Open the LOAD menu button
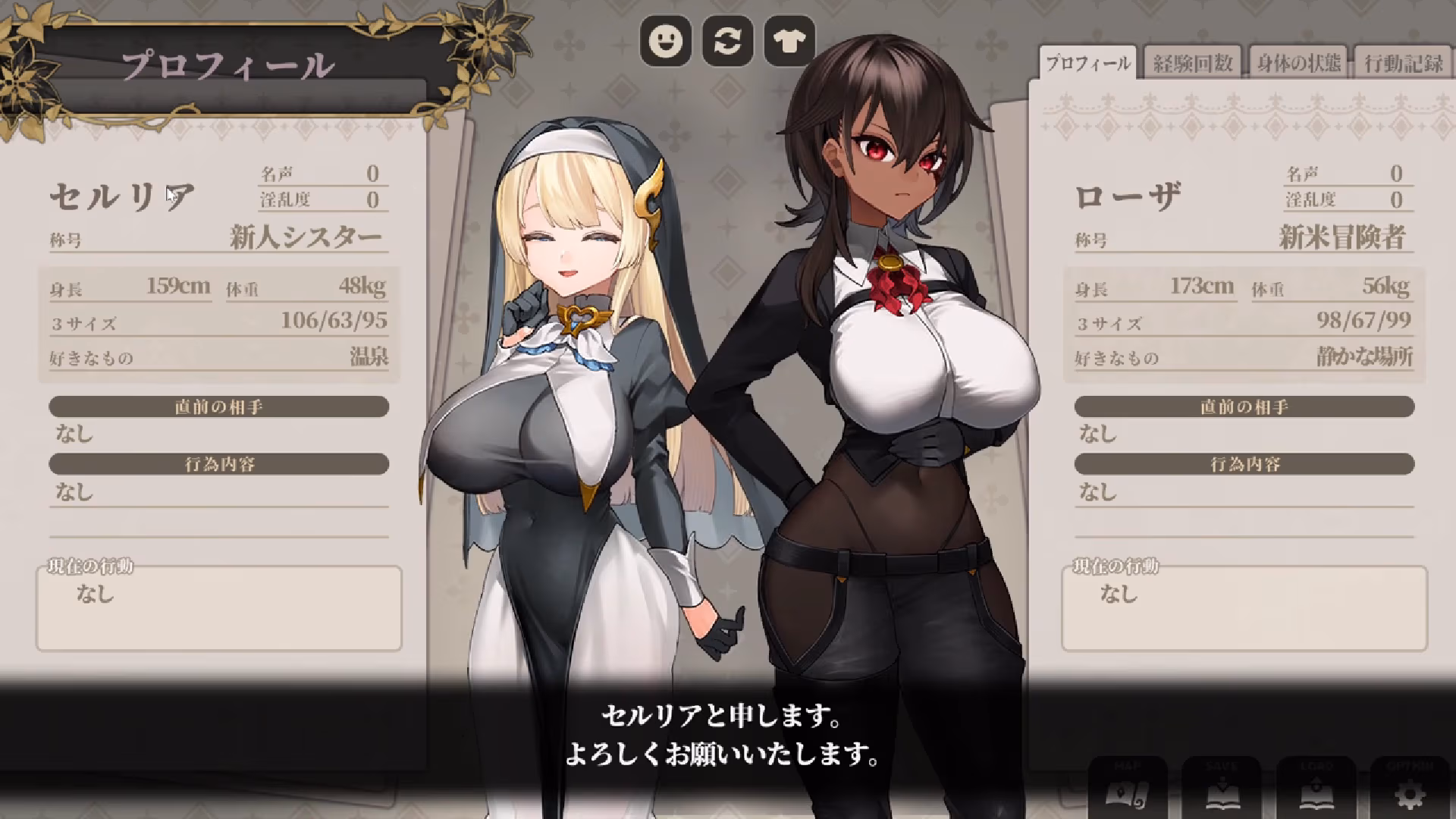This screenshot has height=819, width=1456. click(x=1316, y=789)
